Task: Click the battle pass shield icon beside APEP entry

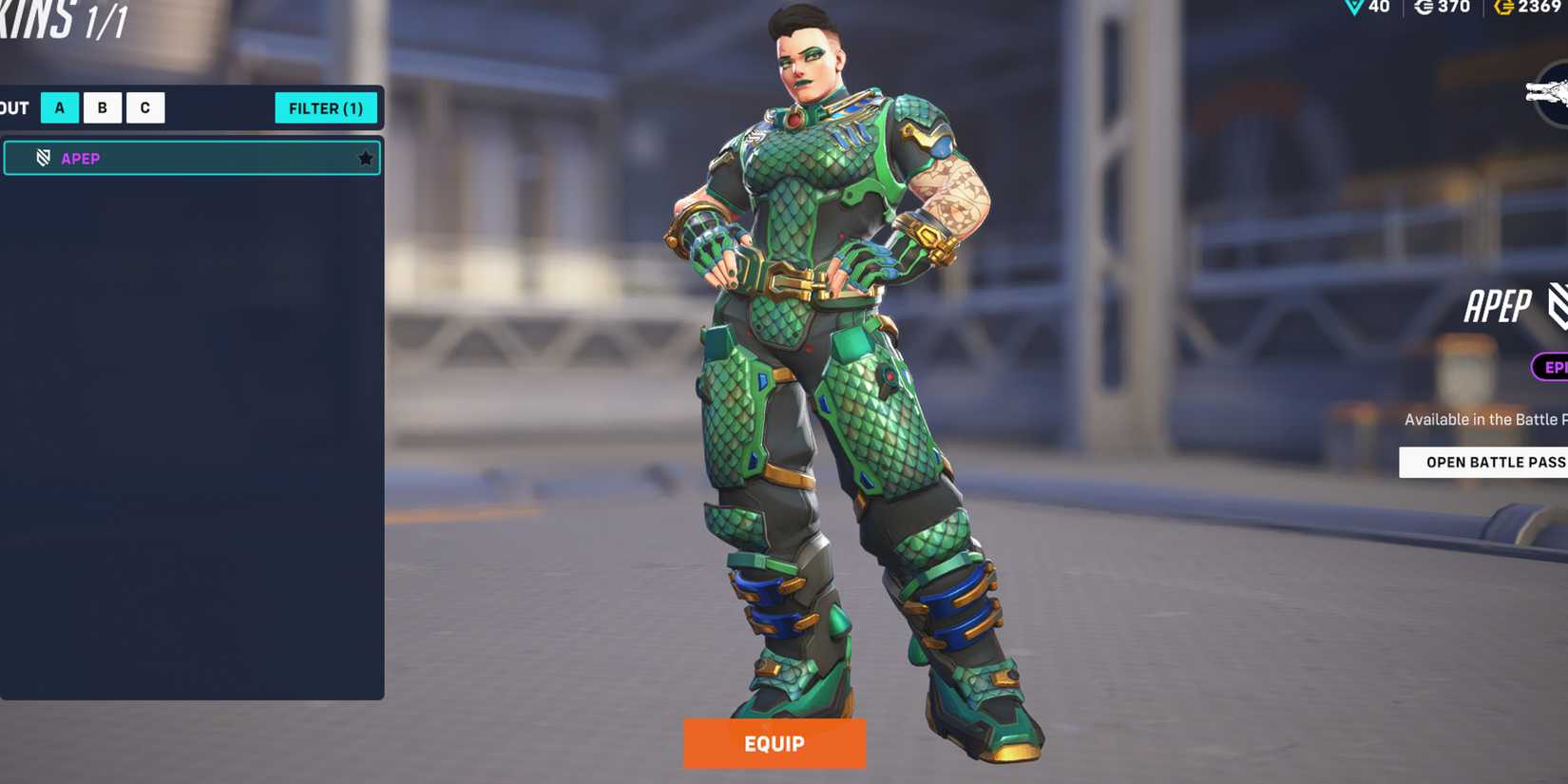Action: (43, 158)
